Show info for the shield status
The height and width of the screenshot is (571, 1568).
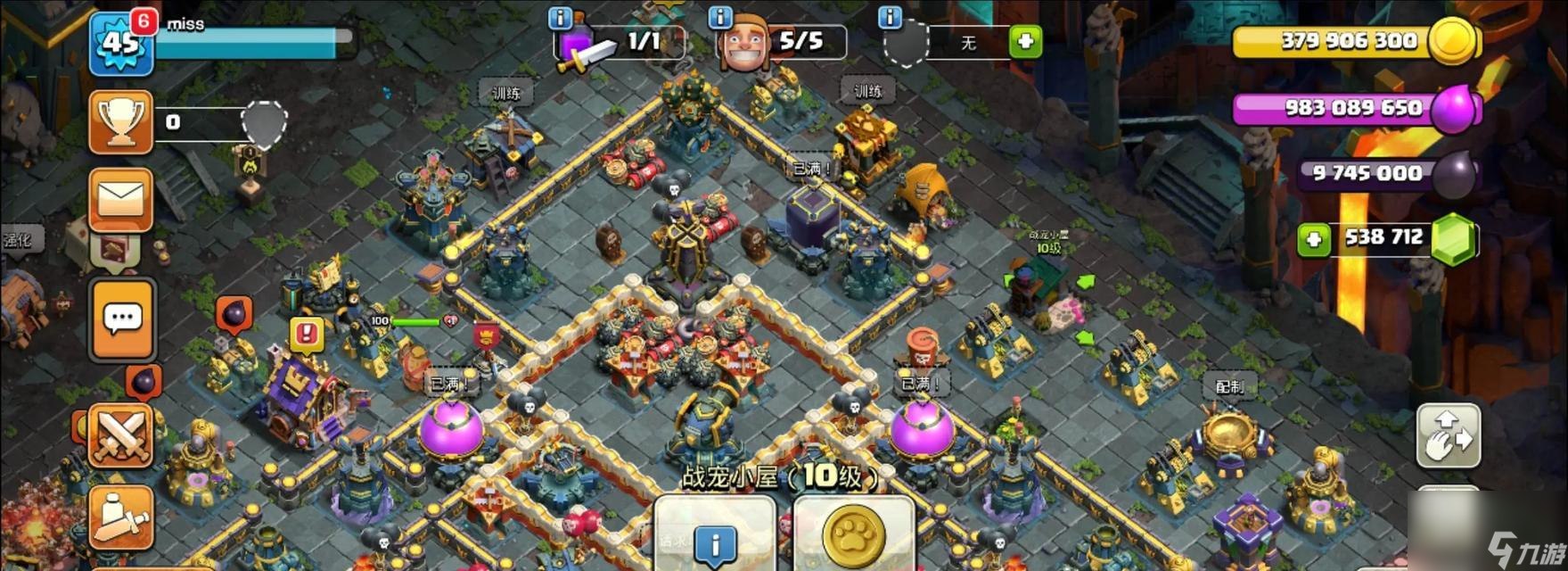pyautogui.click(x=890, y=18)
